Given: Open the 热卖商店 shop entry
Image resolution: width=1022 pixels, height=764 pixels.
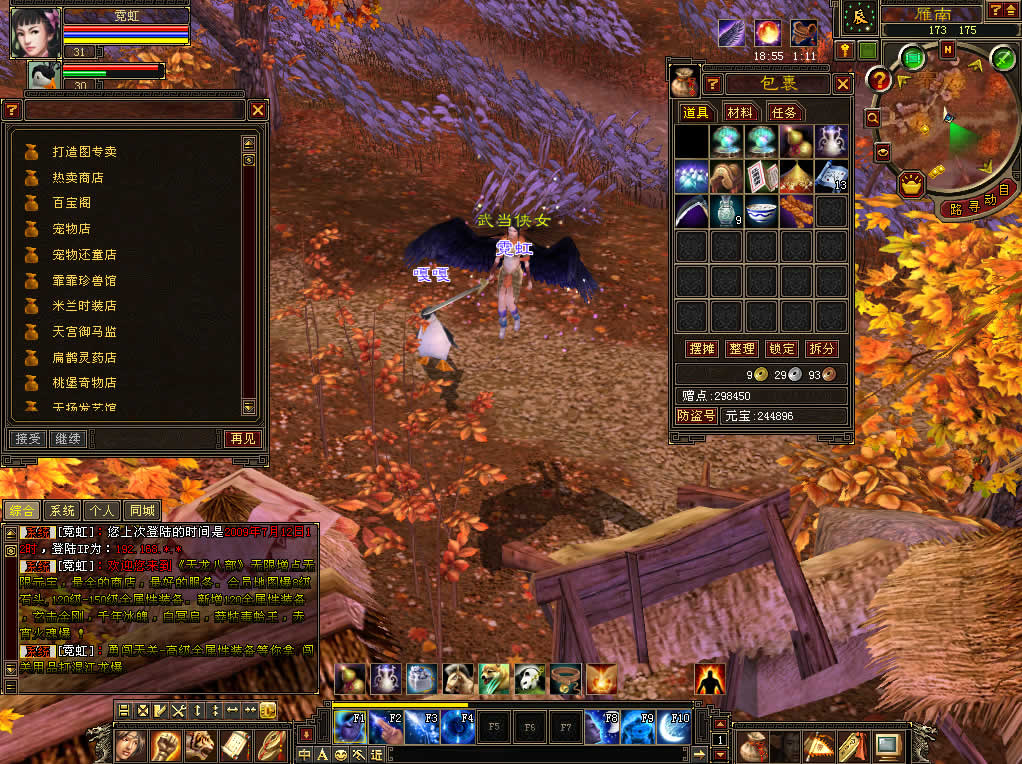Looking at the screenshot, I should [78, 178].
